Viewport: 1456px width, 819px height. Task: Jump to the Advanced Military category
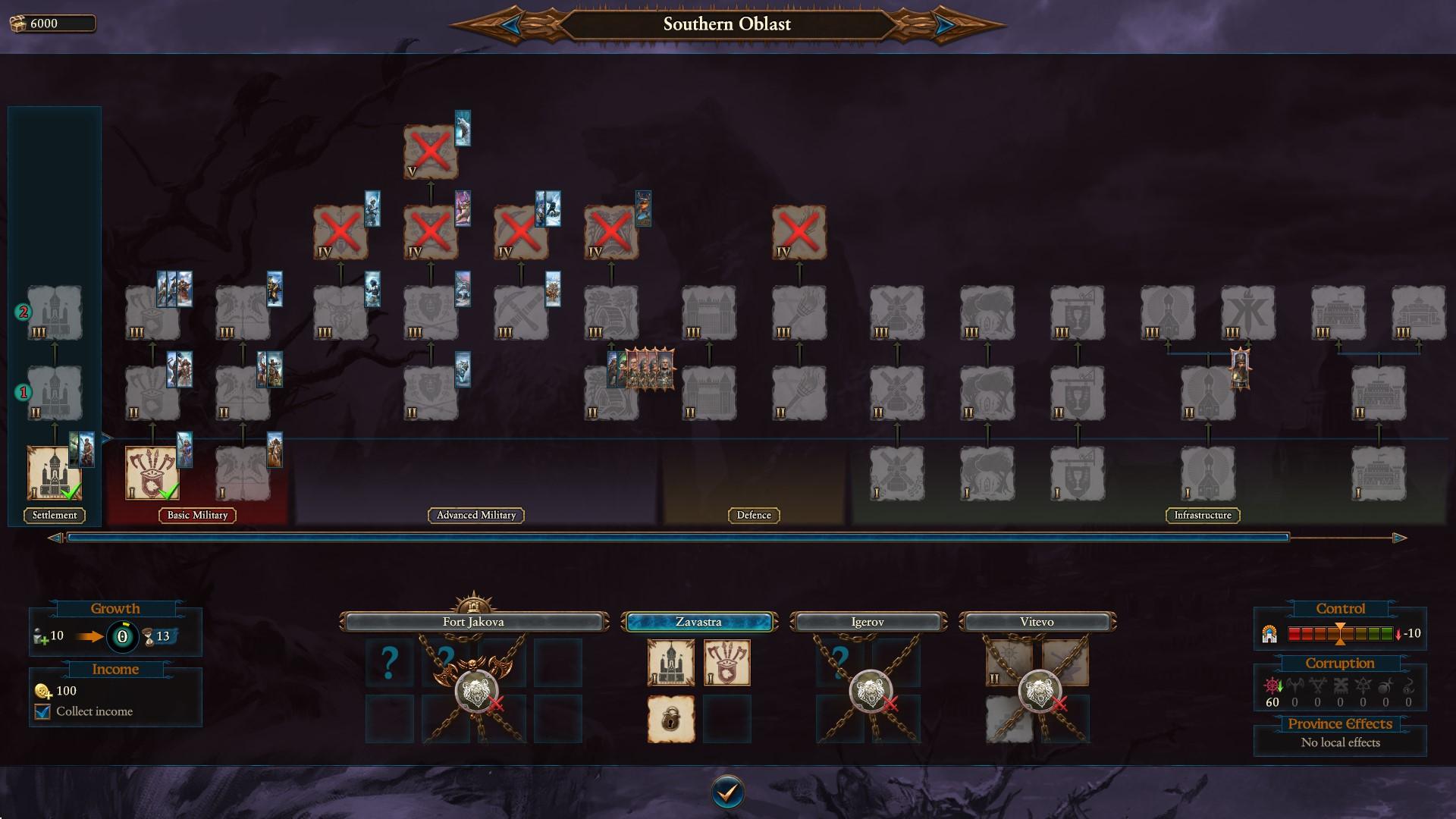[x=476, y=515]
